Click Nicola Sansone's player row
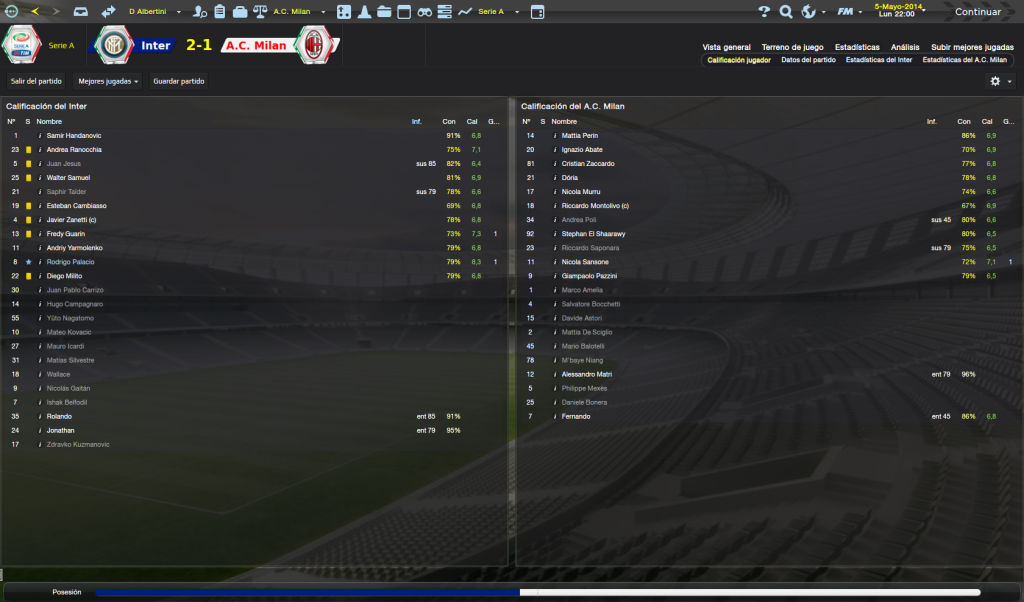The image size is (1024, 602). pos(585,261)
